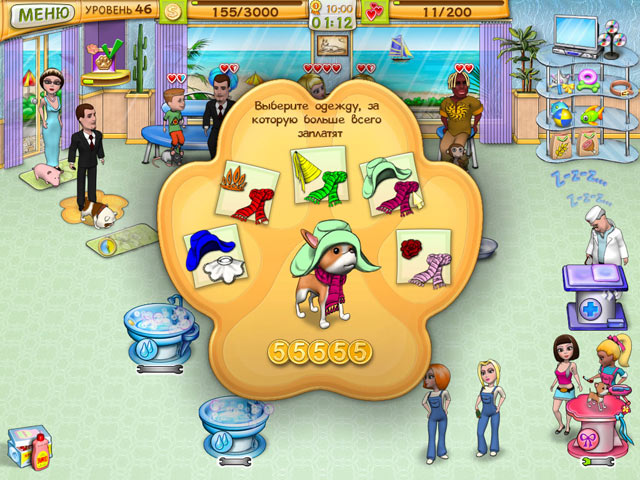Choose the orange crown and red scarf outfit

point(248,187)
